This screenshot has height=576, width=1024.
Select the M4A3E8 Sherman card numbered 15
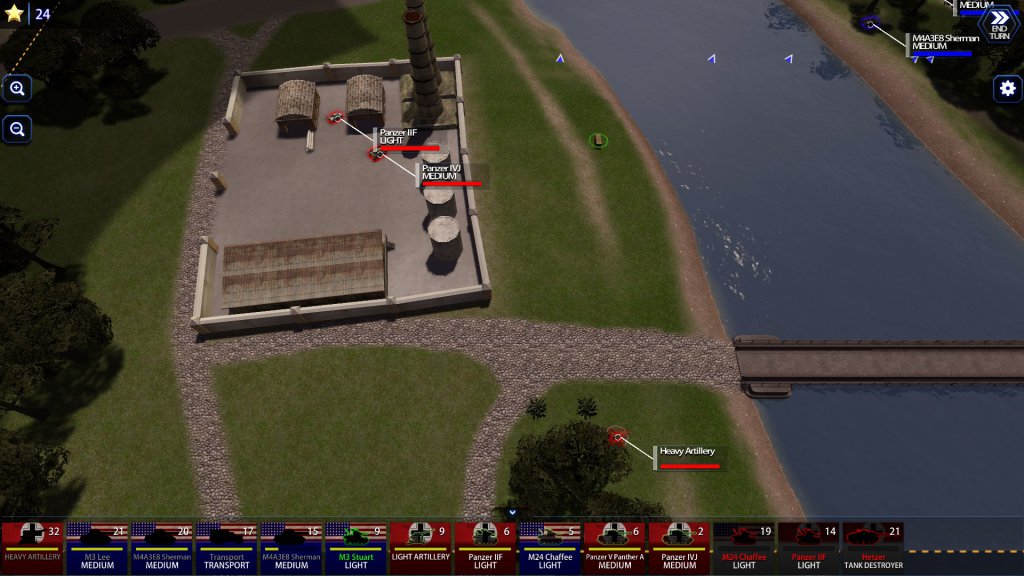(x=292, y=547)
